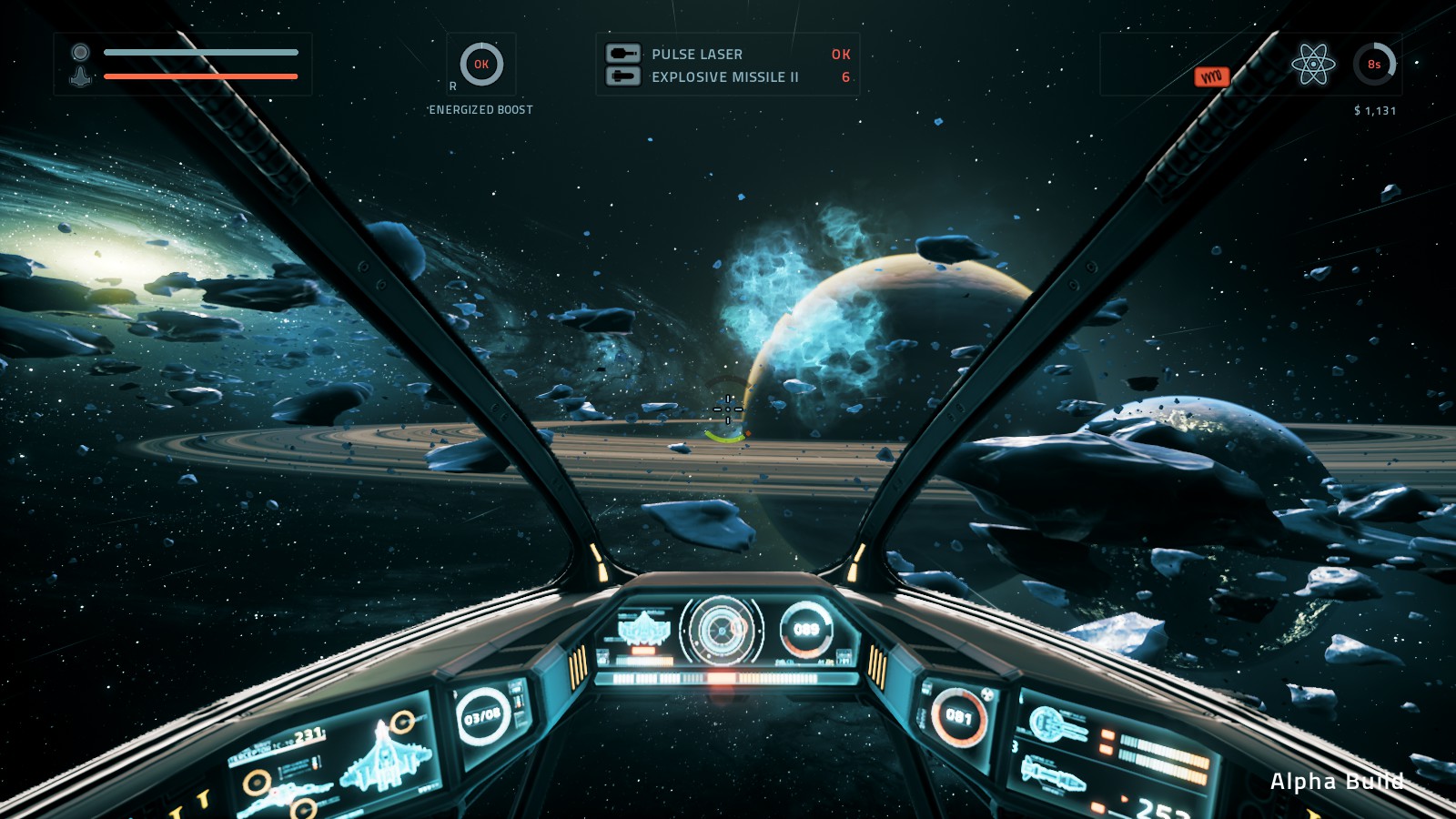Click the 8s cooldown device ring
1456x819 pixels.
(1374, 65)
